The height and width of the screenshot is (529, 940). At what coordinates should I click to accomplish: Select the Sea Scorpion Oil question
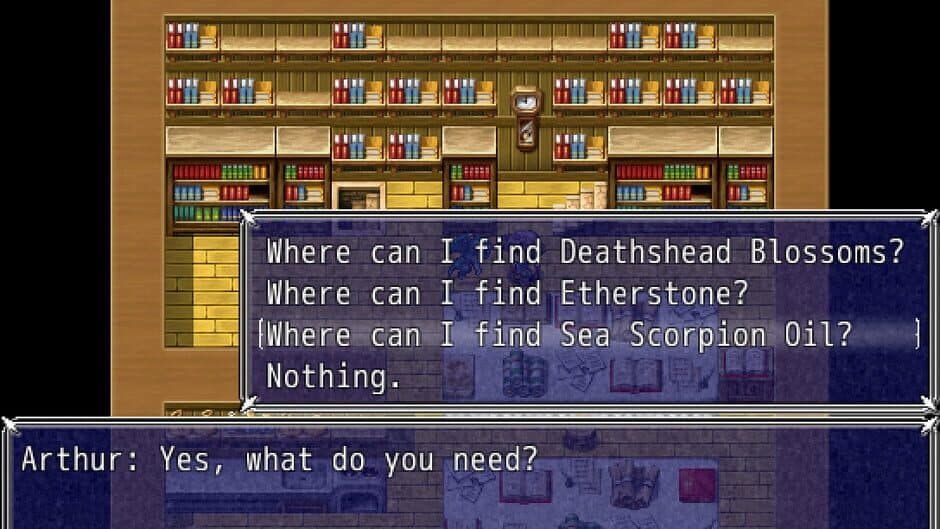(559, 335)
